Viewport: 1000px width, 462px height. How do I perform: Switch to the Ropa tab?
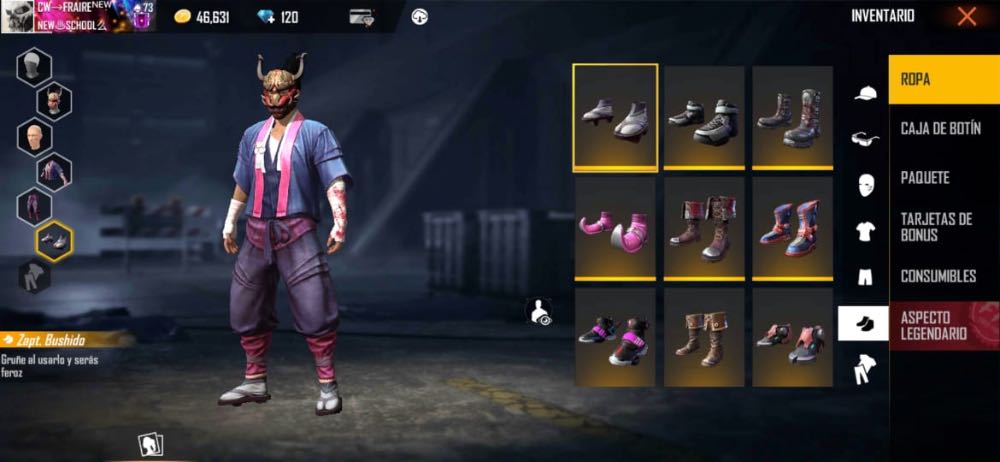coord(943,79)
